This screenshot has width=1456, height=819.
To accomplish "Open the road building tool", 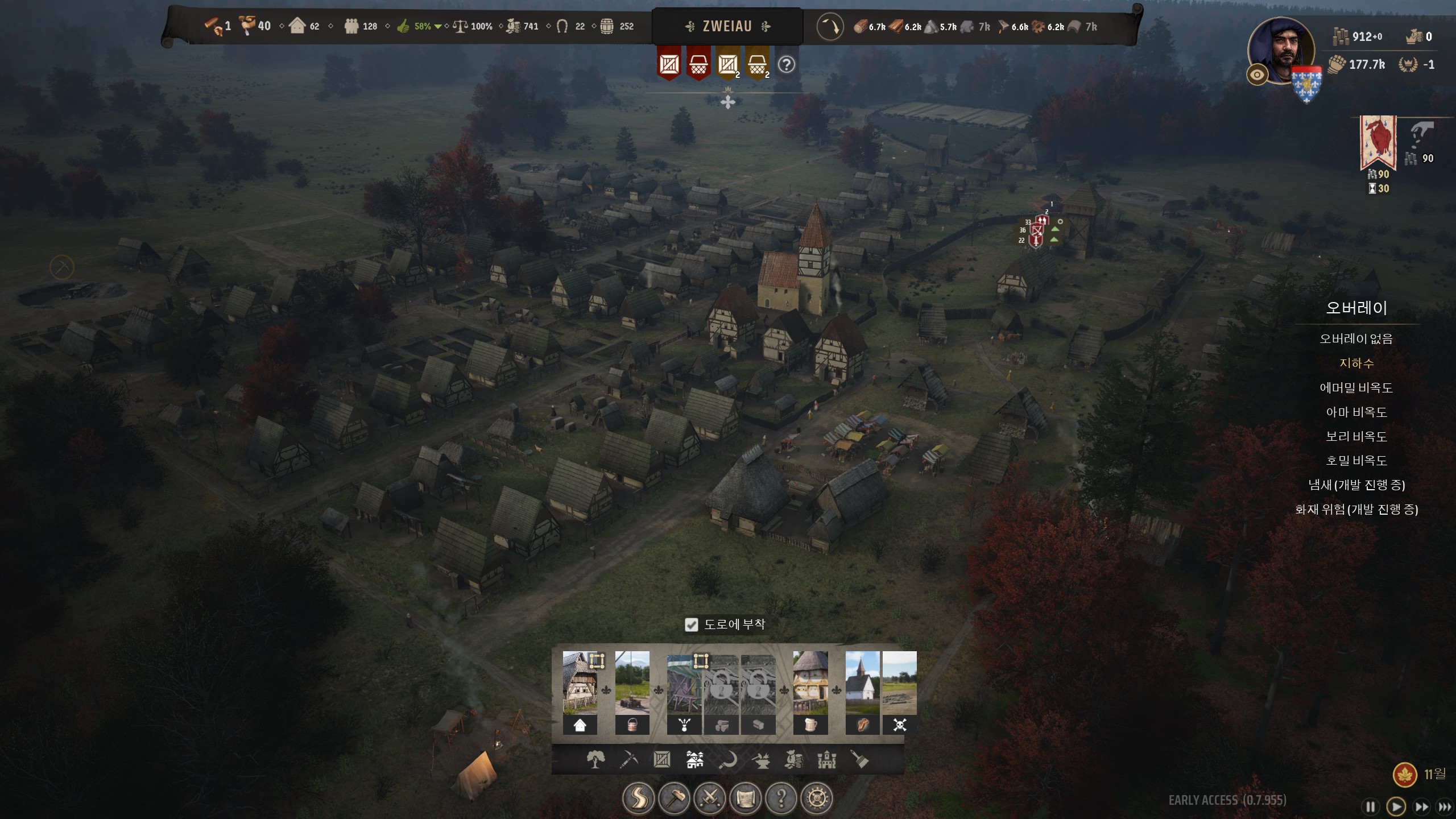I will click(x=638, y=799).
